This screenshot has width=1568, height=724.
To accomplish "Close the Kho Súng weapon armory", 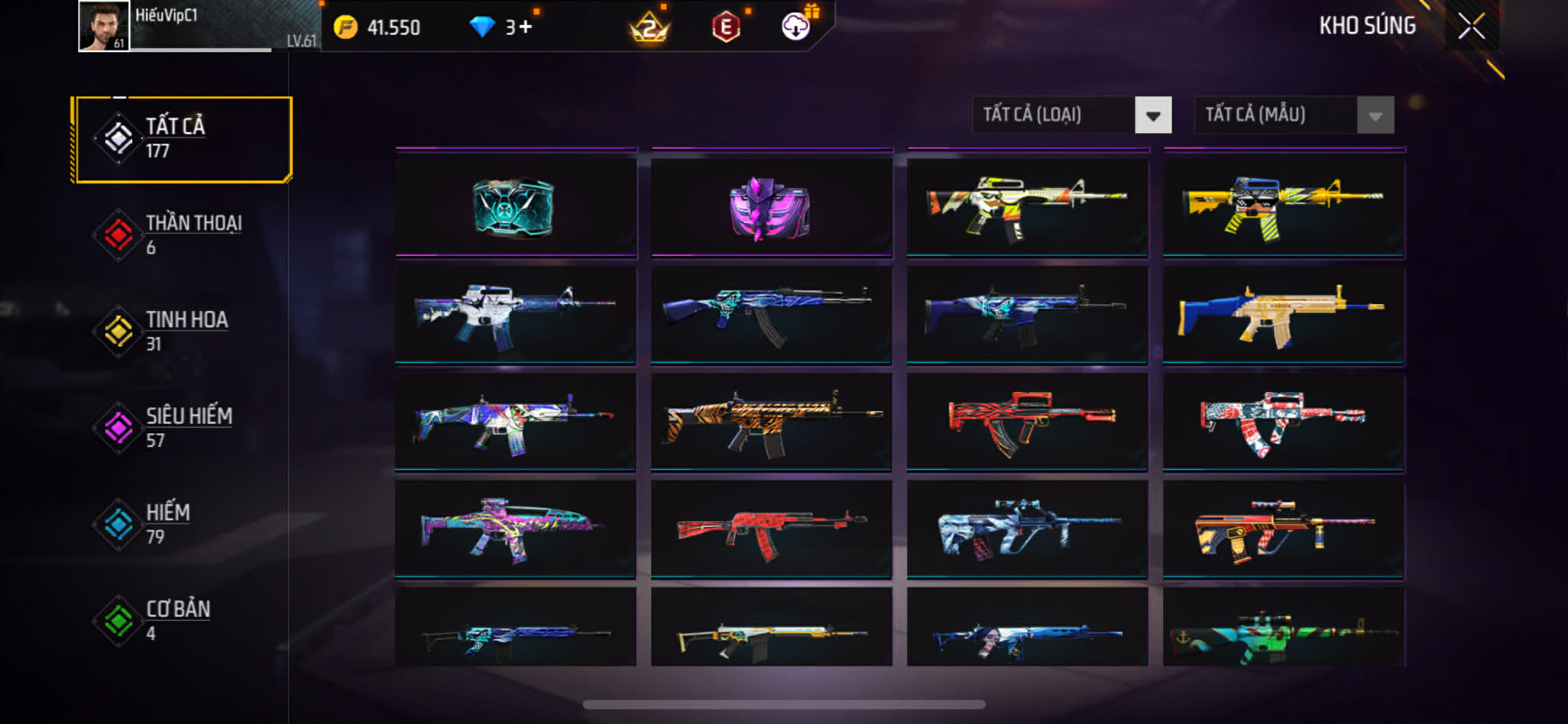I will 1471,27.
